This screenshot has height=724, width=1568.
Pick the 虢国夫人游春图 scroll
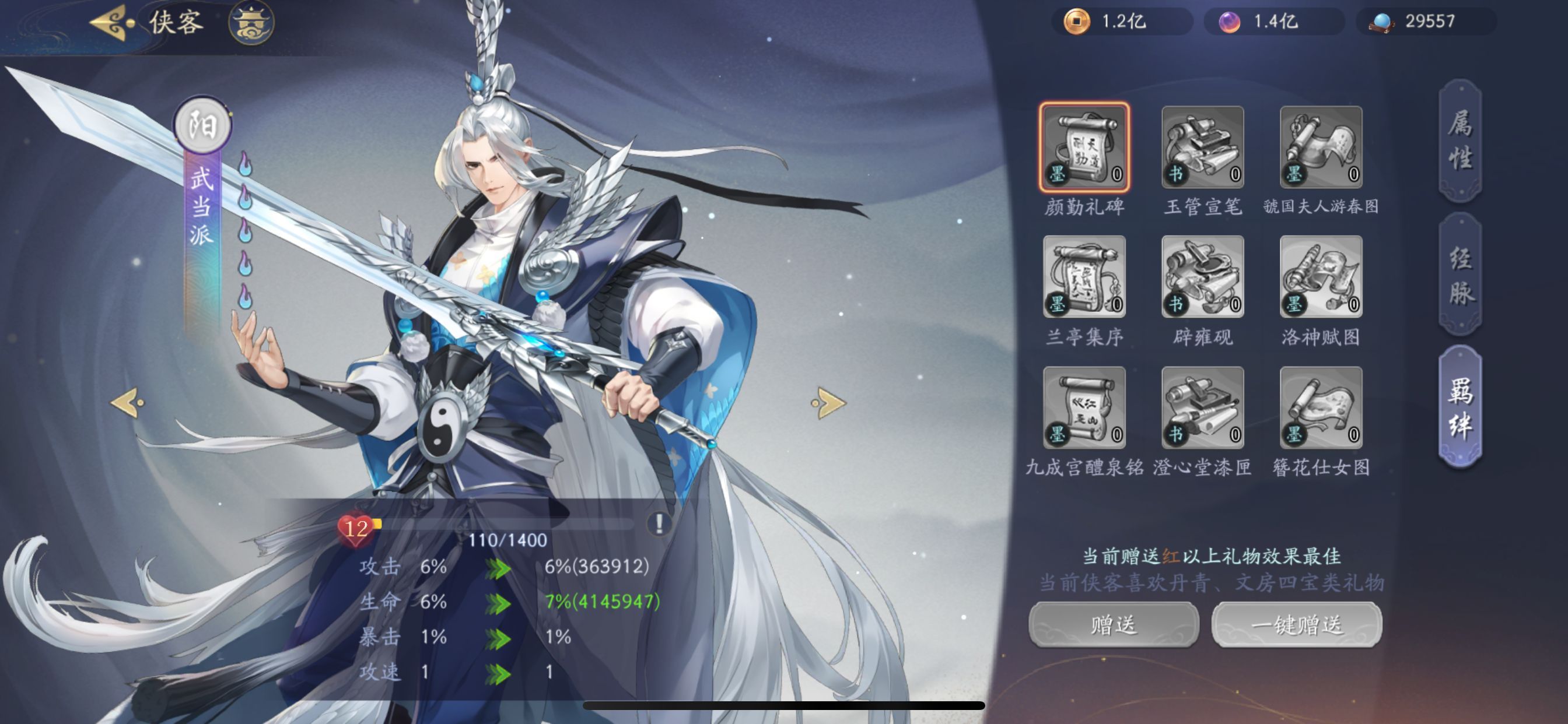1321,147
